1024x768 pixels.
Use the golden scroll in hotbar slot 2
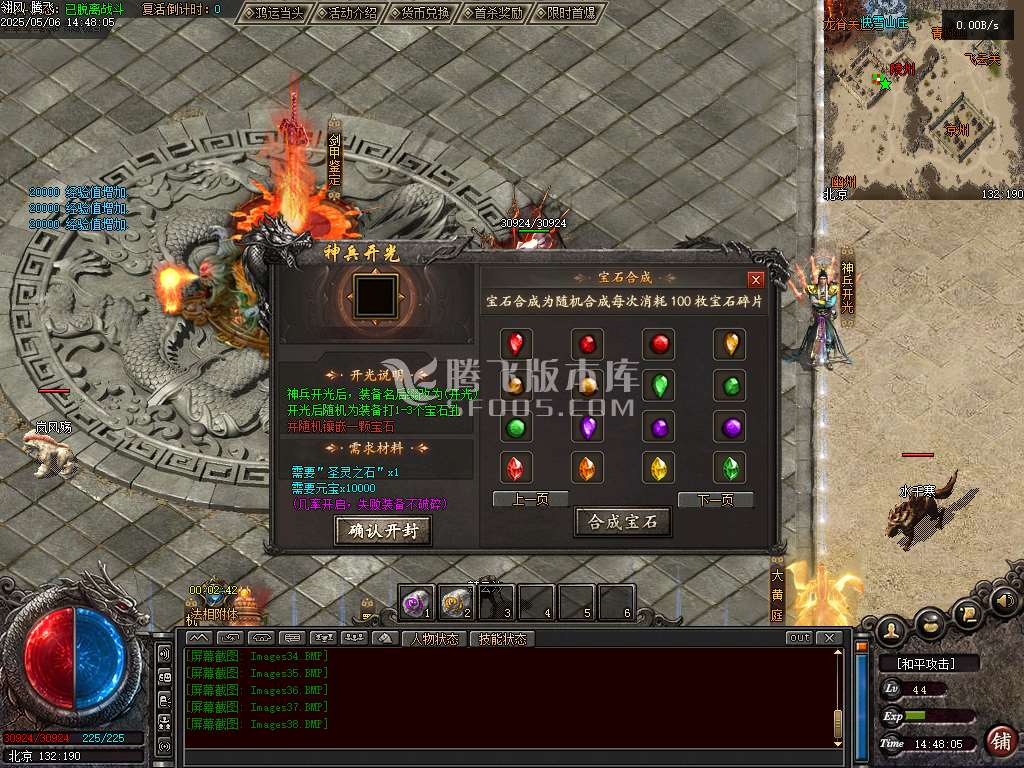point(456,602)
